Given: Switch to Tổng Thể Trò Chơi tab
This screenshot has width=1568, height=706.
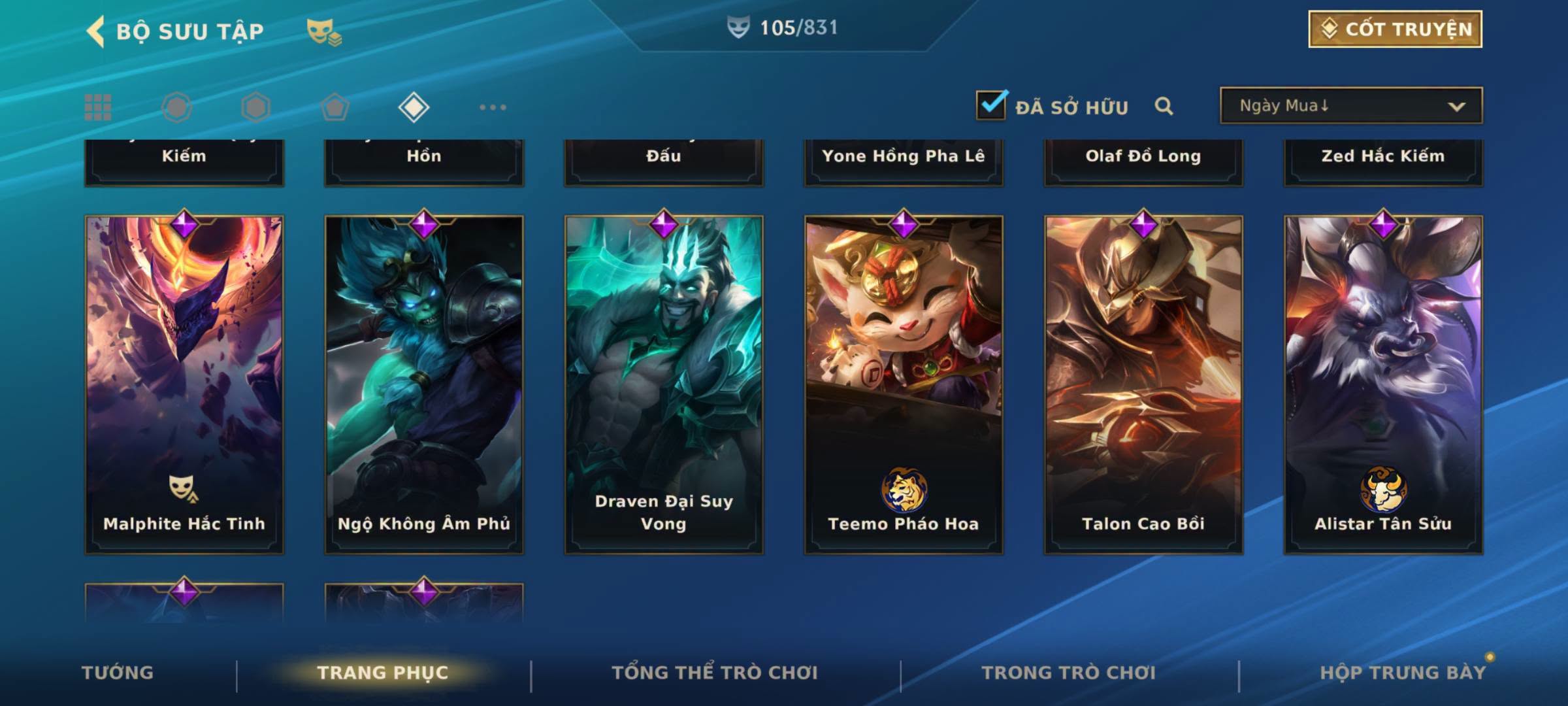Looking at the screenshot, I should coord(715,673).
